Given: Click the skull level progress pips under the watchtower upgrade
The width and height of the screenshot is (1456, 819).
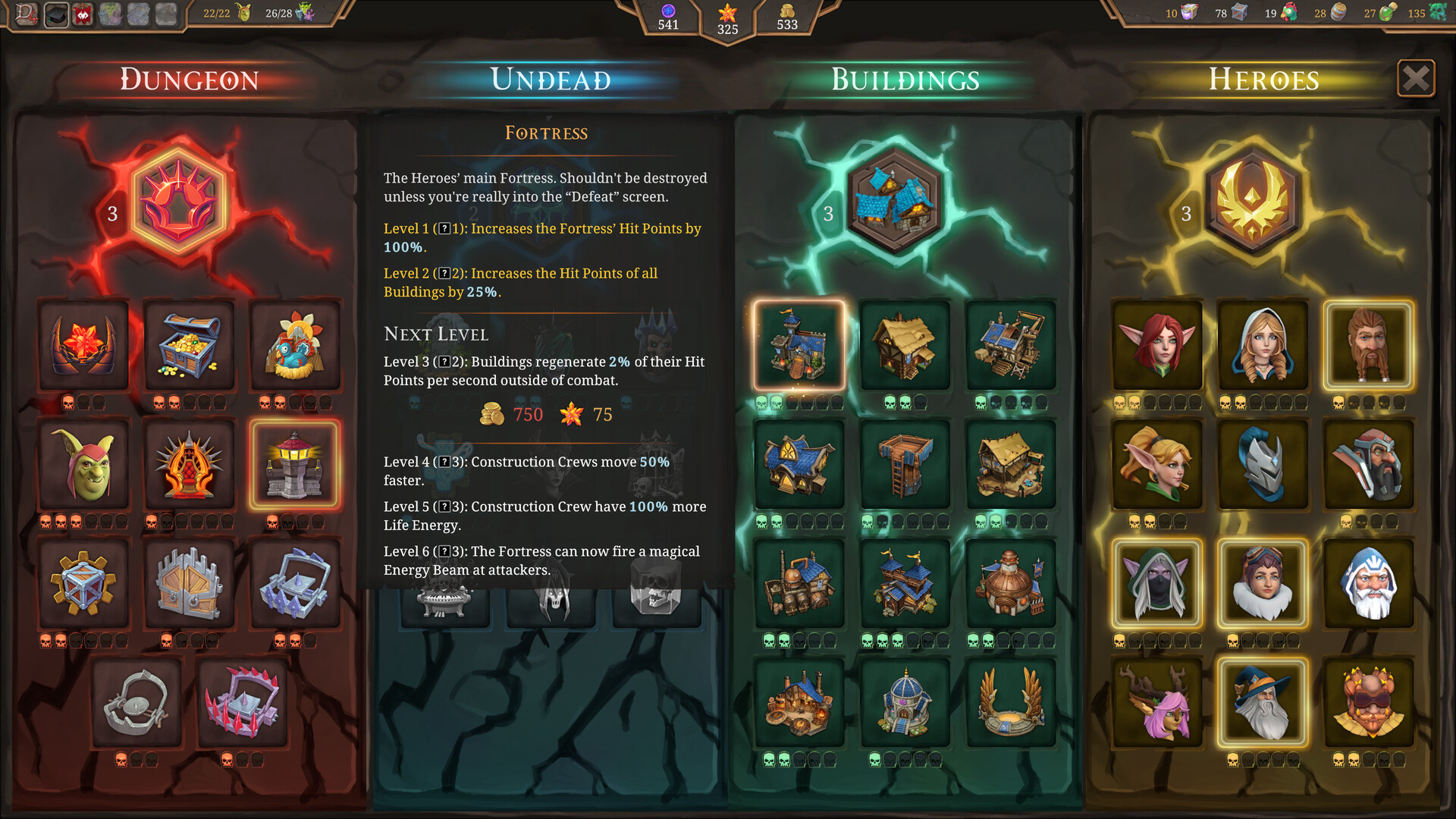Looking at the screenshot, I should [295, 520].
